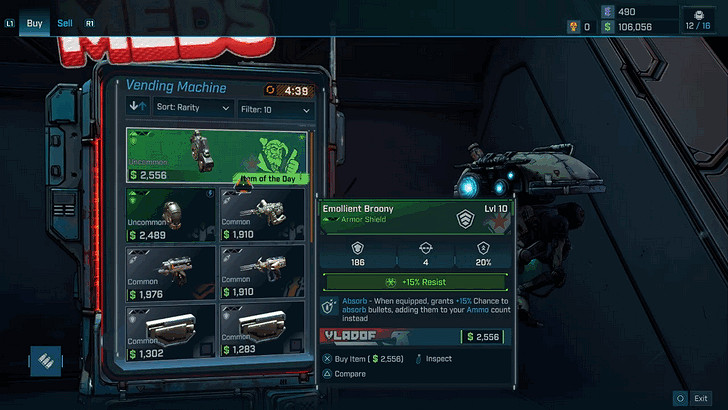The image size is (728, 410).
Task: Exit the vending machine
Action: pyautogui.click(x=694, y=397)
